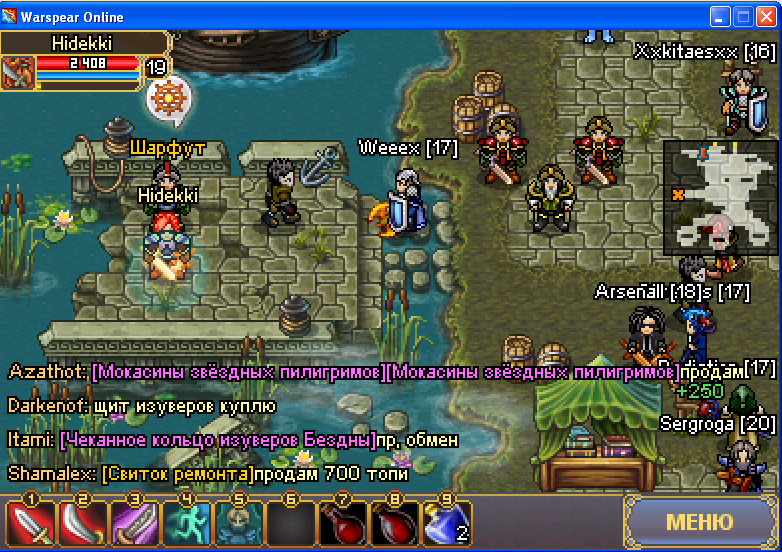
Task: Use the blue mana potion in slot 9
Action: (447, 523)
